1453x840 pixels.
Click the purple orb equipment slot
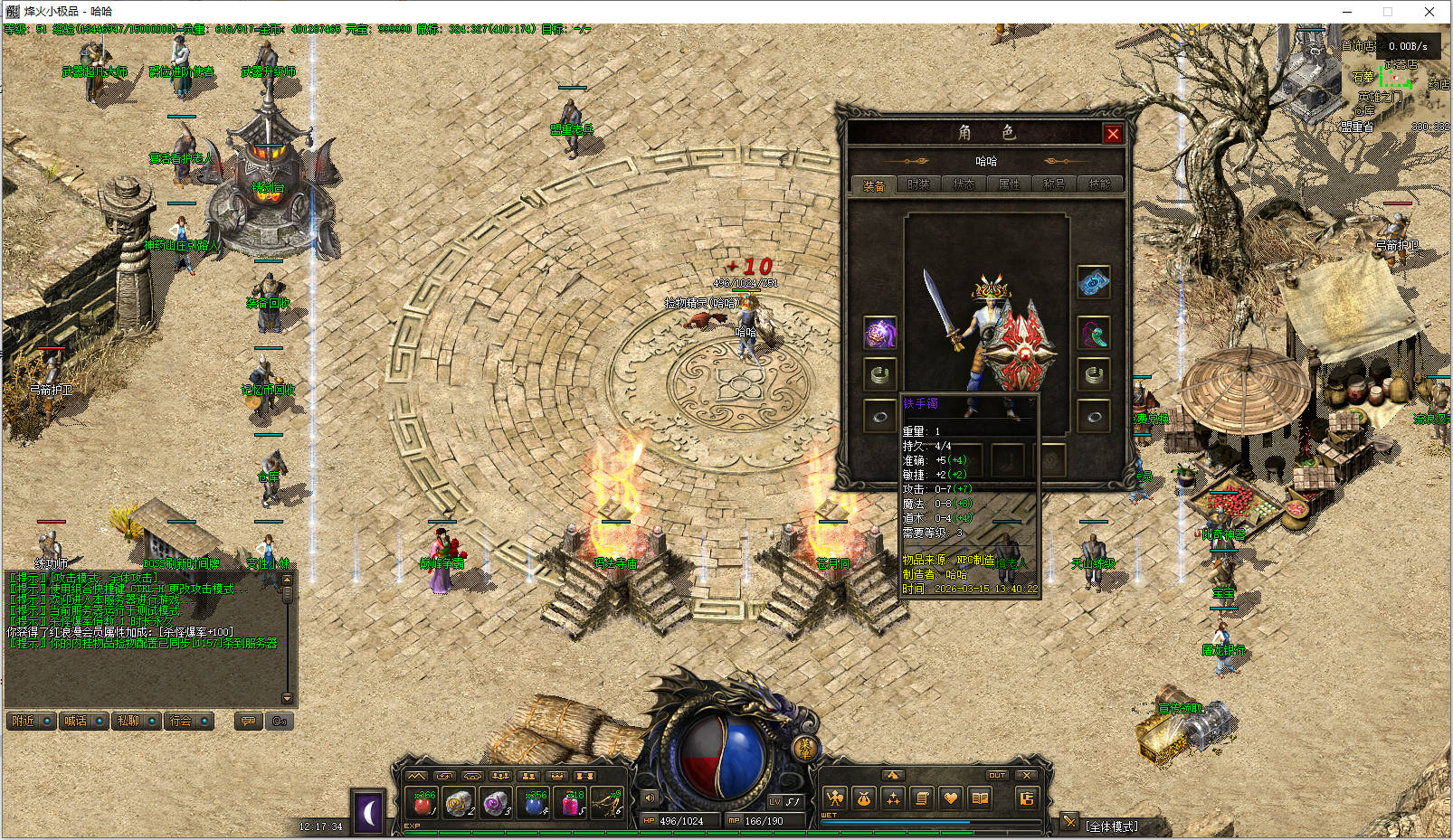click(879, 334)
